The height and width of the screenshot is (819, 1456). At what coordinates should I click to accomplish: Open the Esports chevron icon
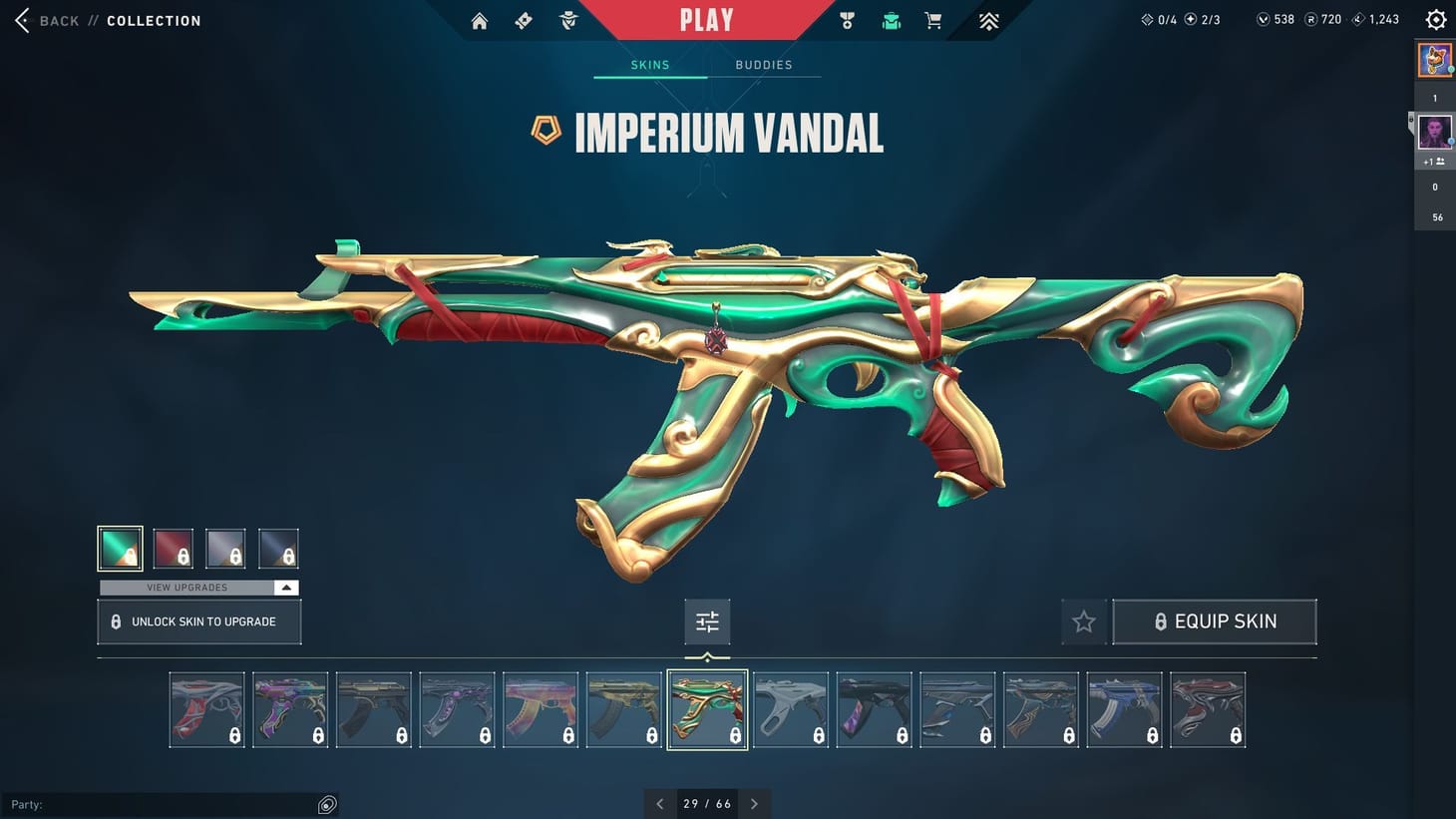[x=986, y=20]
